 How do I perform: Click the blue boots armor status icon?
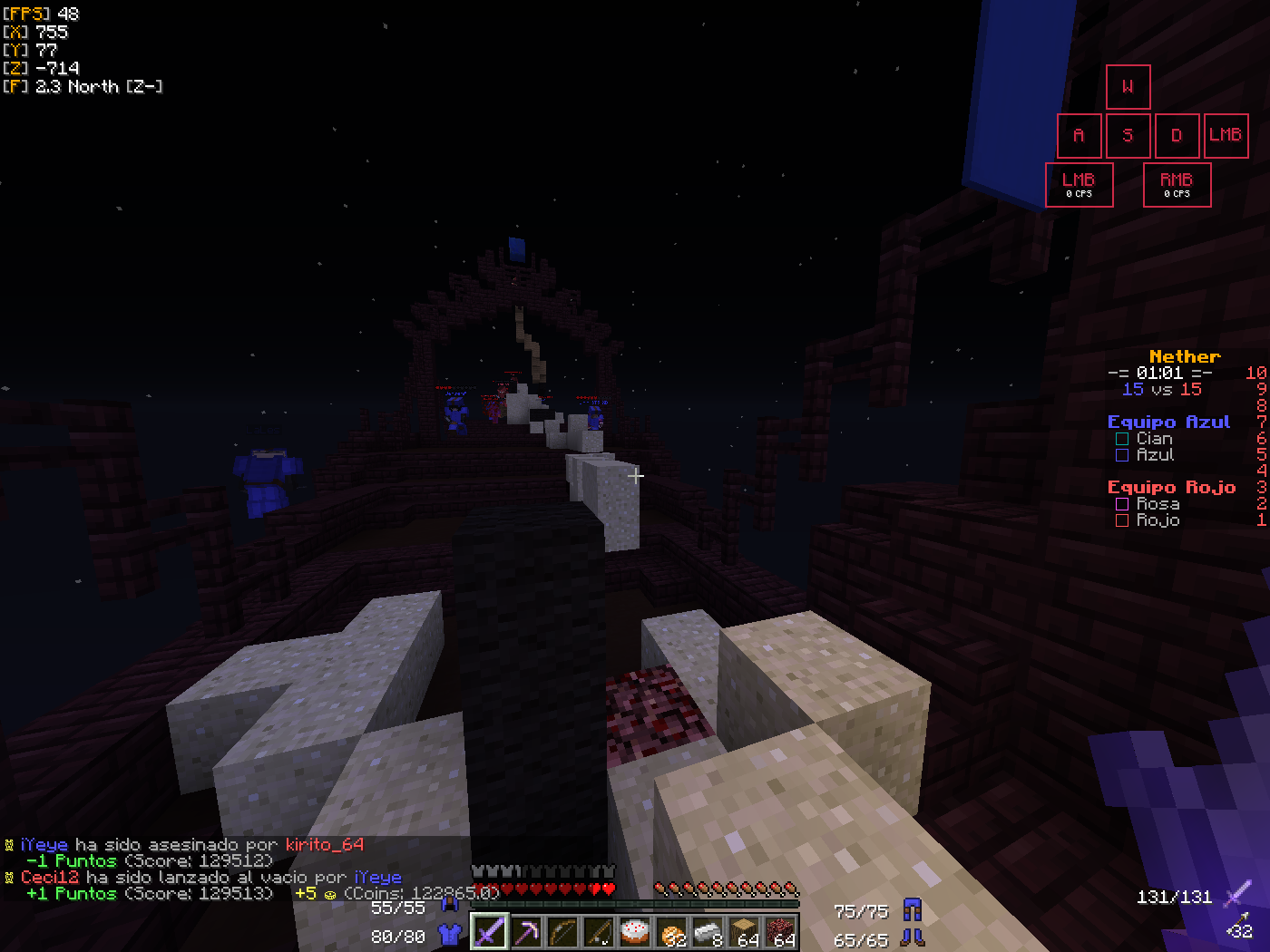pos(913,937)
